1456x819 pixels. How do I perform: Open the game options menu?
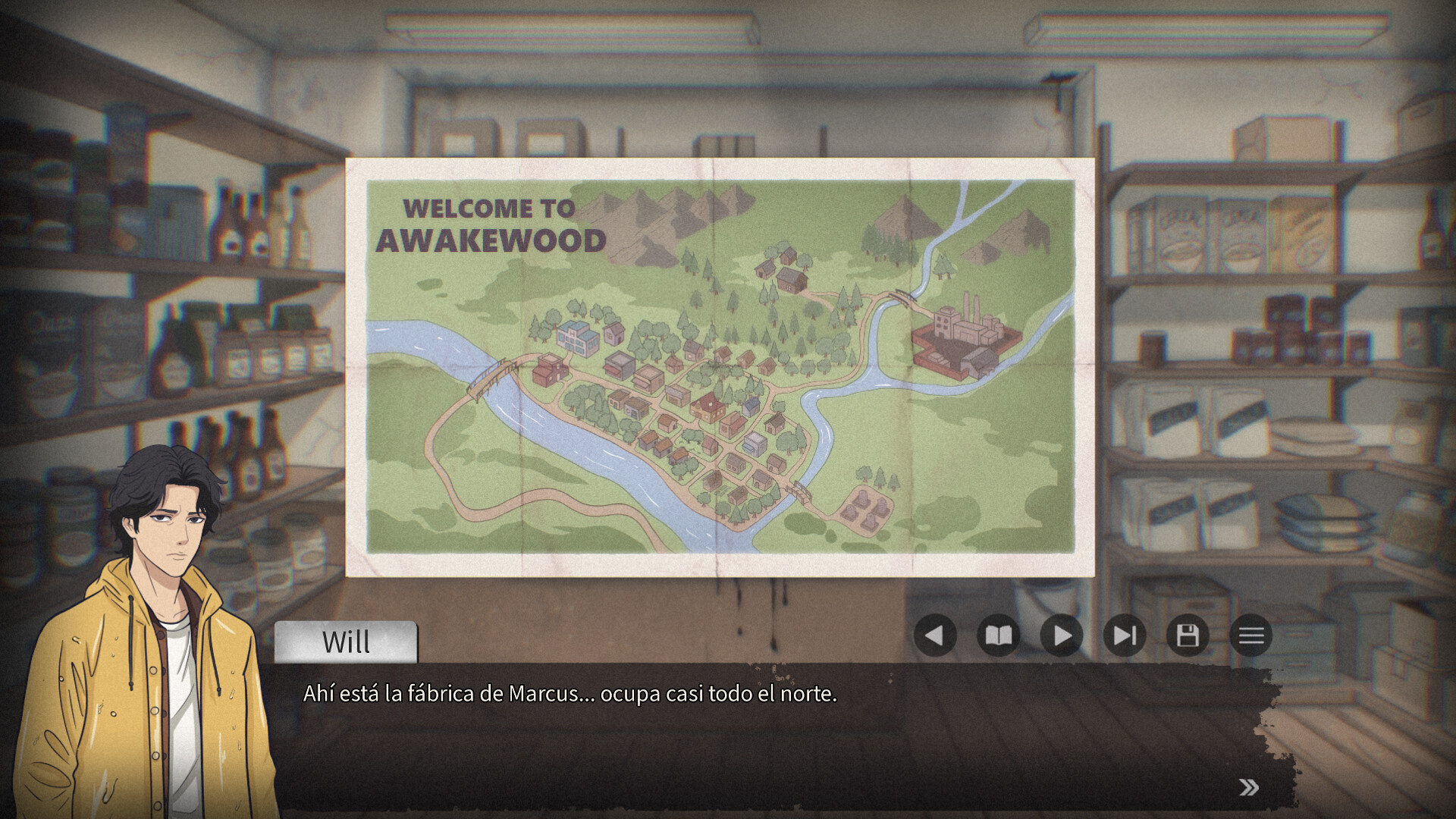tap(1251, 635)
